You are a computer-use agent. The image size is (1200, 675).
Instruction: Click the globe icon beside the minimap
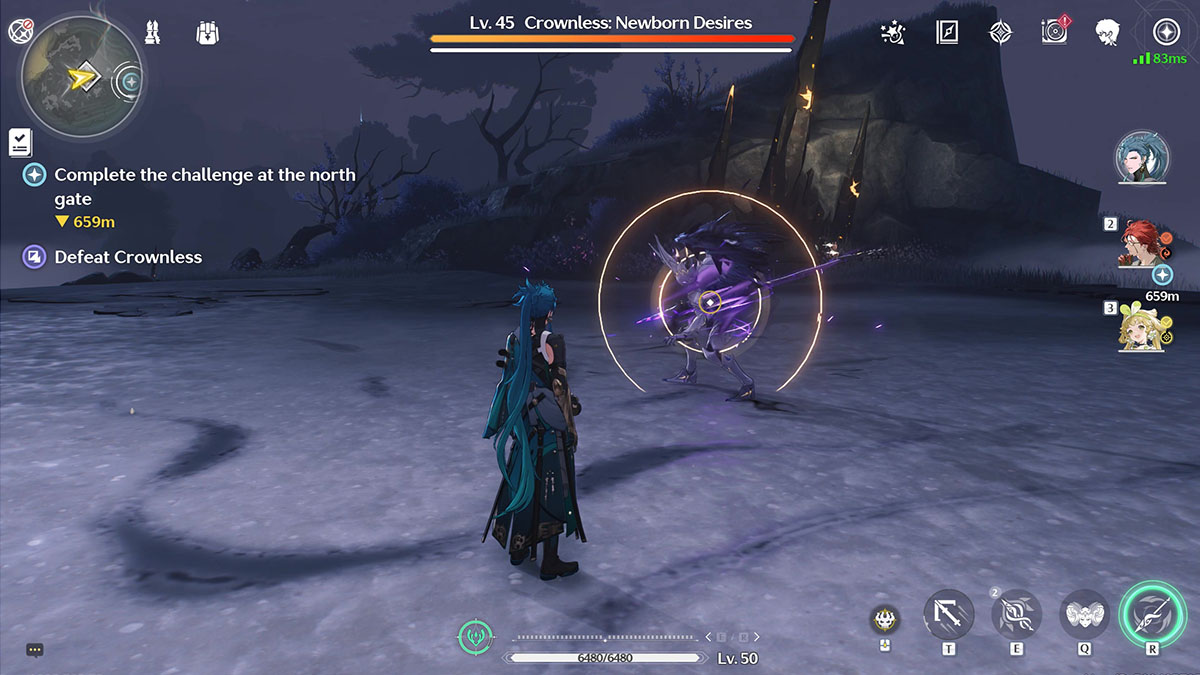click(x=20, y=32)
